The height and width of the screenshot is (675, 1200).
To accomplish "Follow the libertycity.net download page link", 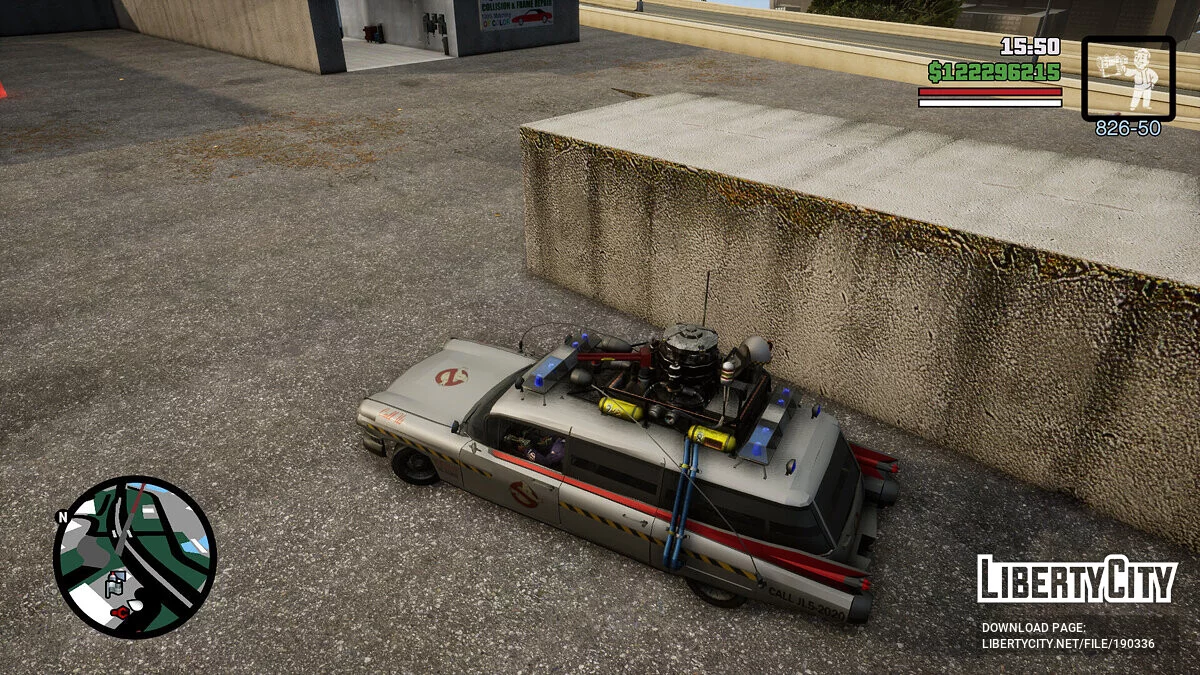I will pyautogui.click(x=1067, y=643).
